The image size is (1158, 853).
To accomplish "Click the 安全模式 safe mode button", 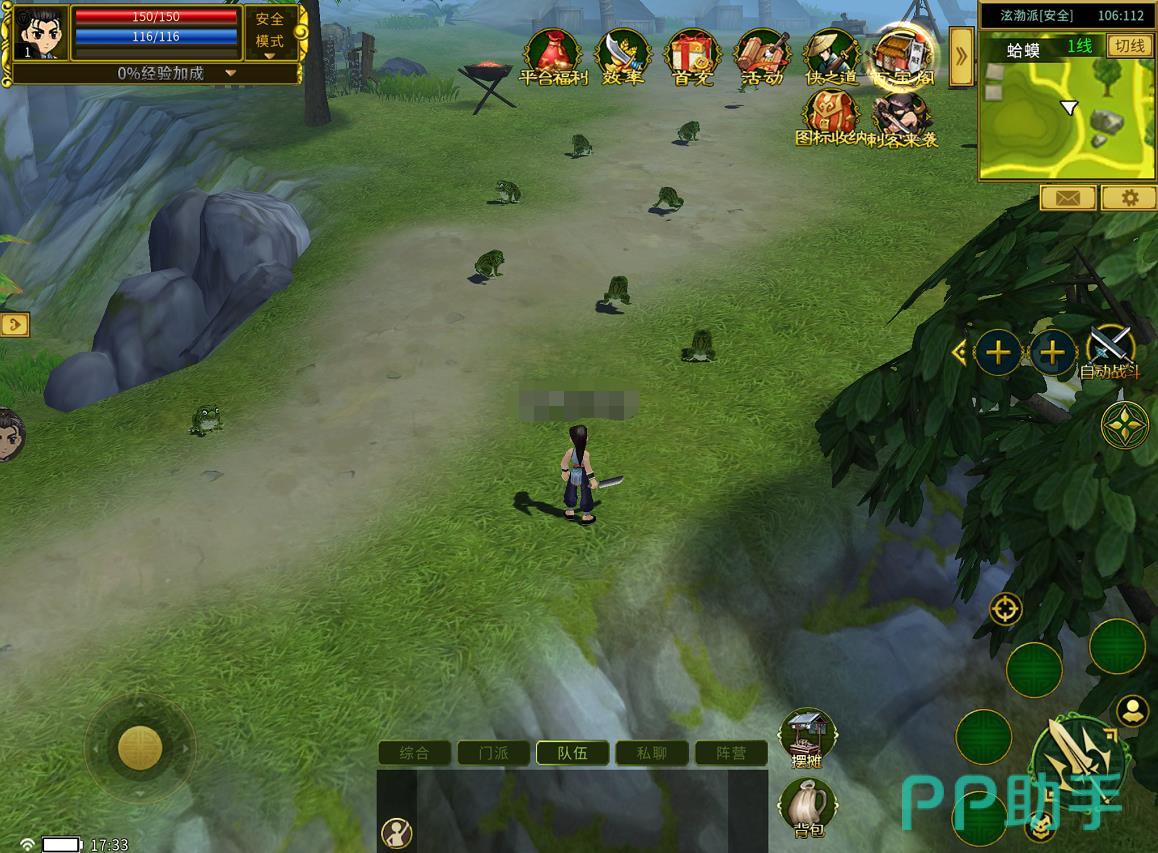I will pos(270,31).
